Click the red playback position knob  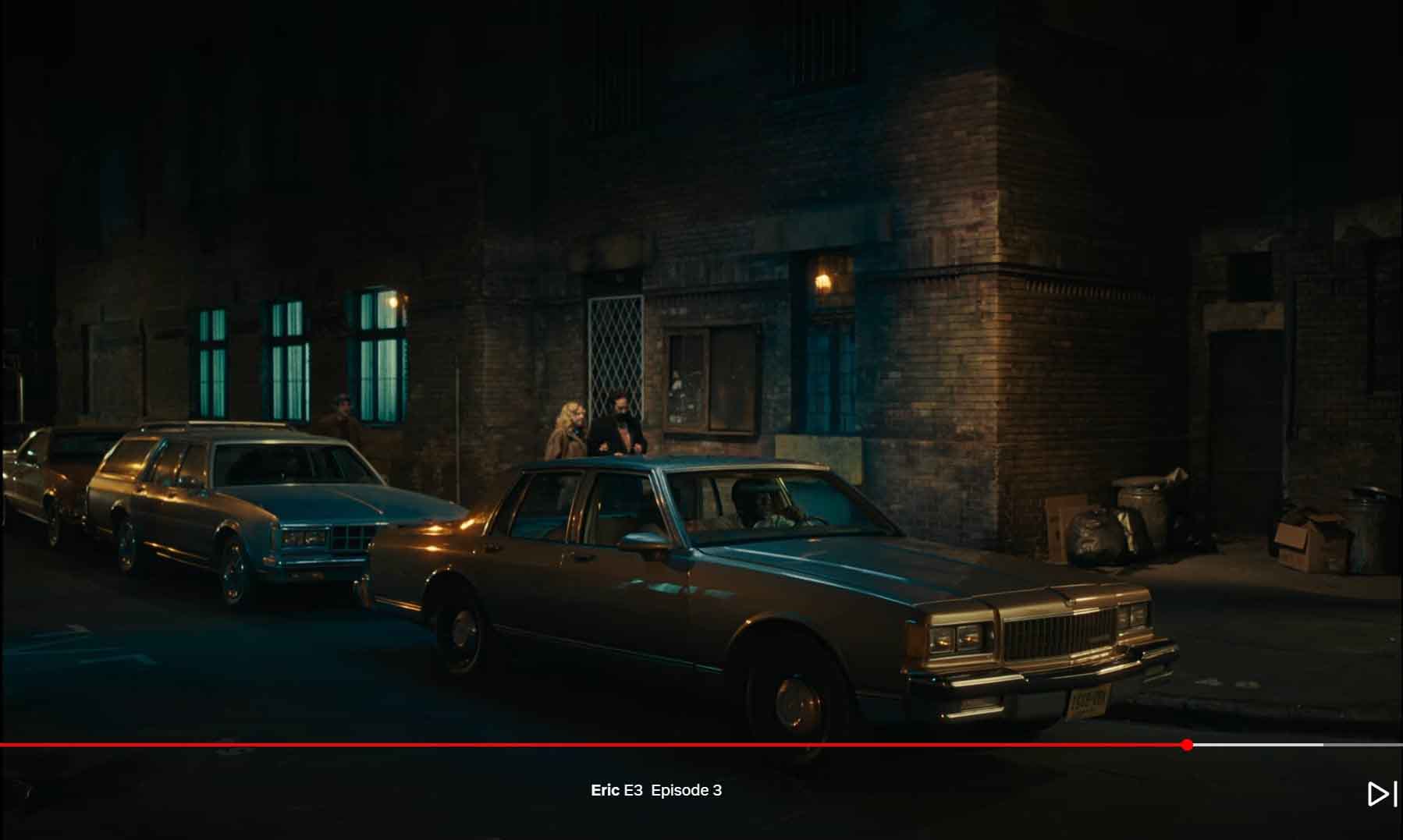(1187, 745)
